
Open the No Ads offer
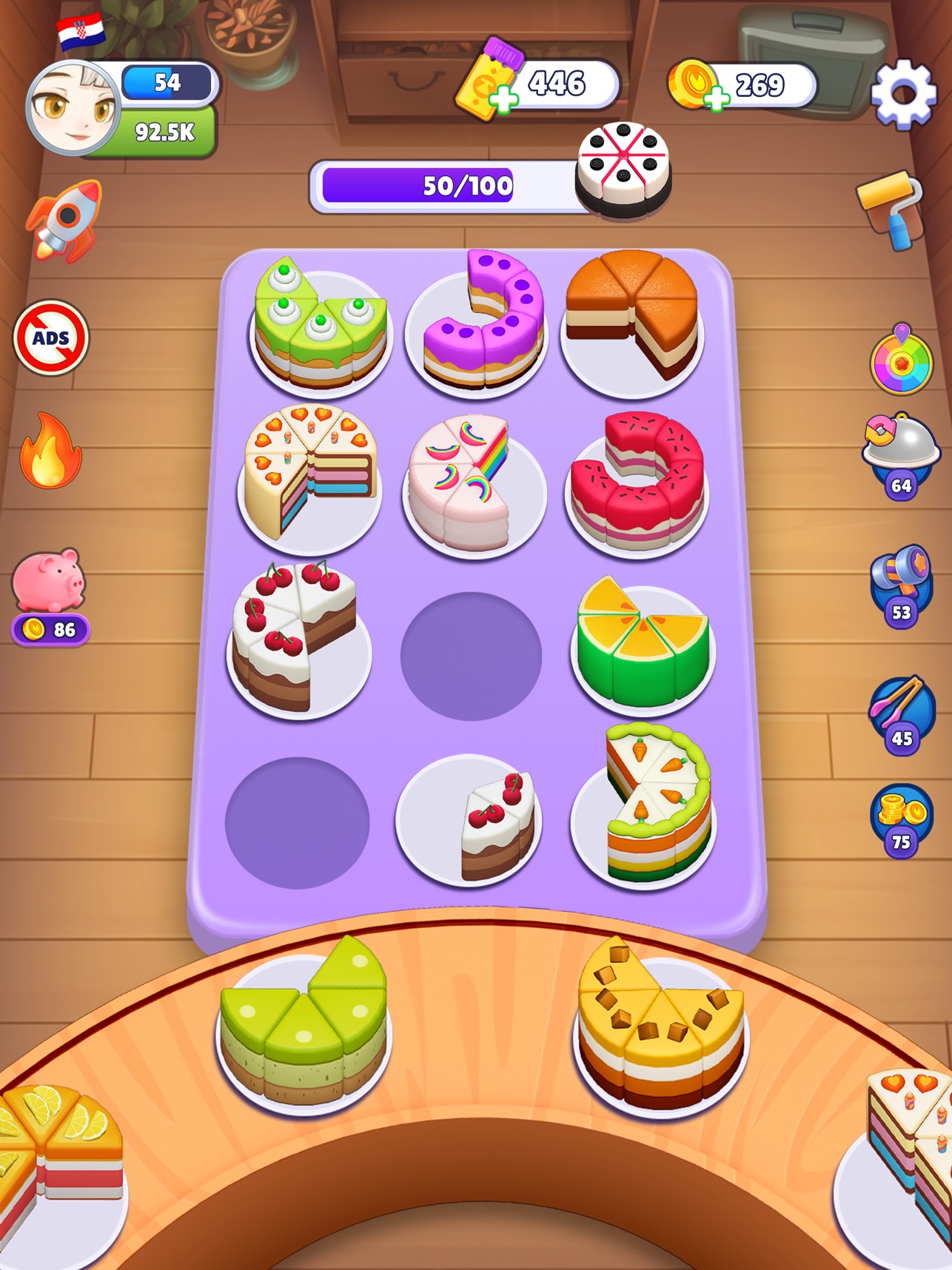[49, 337]
